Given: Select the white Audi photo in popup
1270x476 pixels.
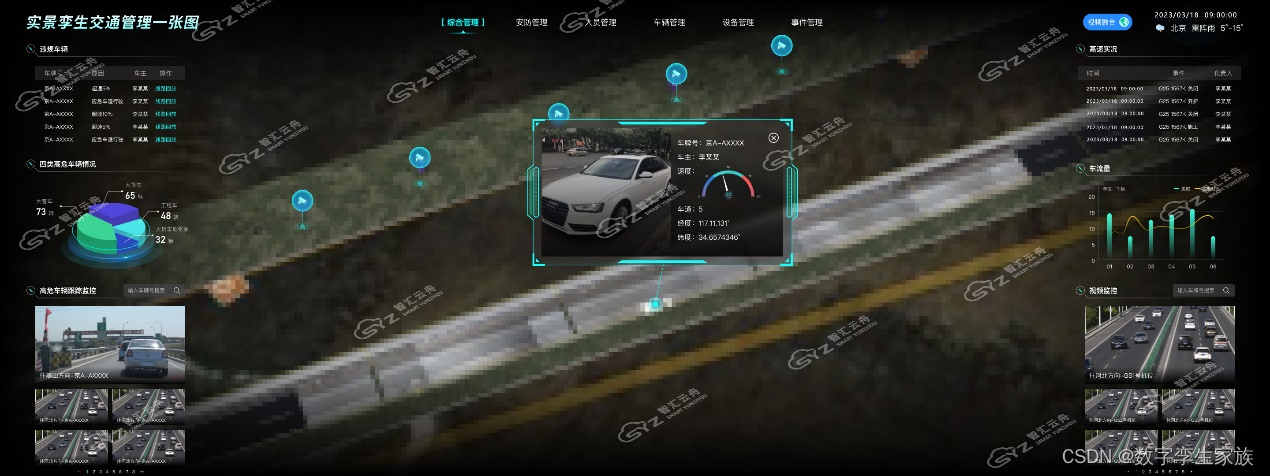Looking at the screenshot, I should [601, 190].
